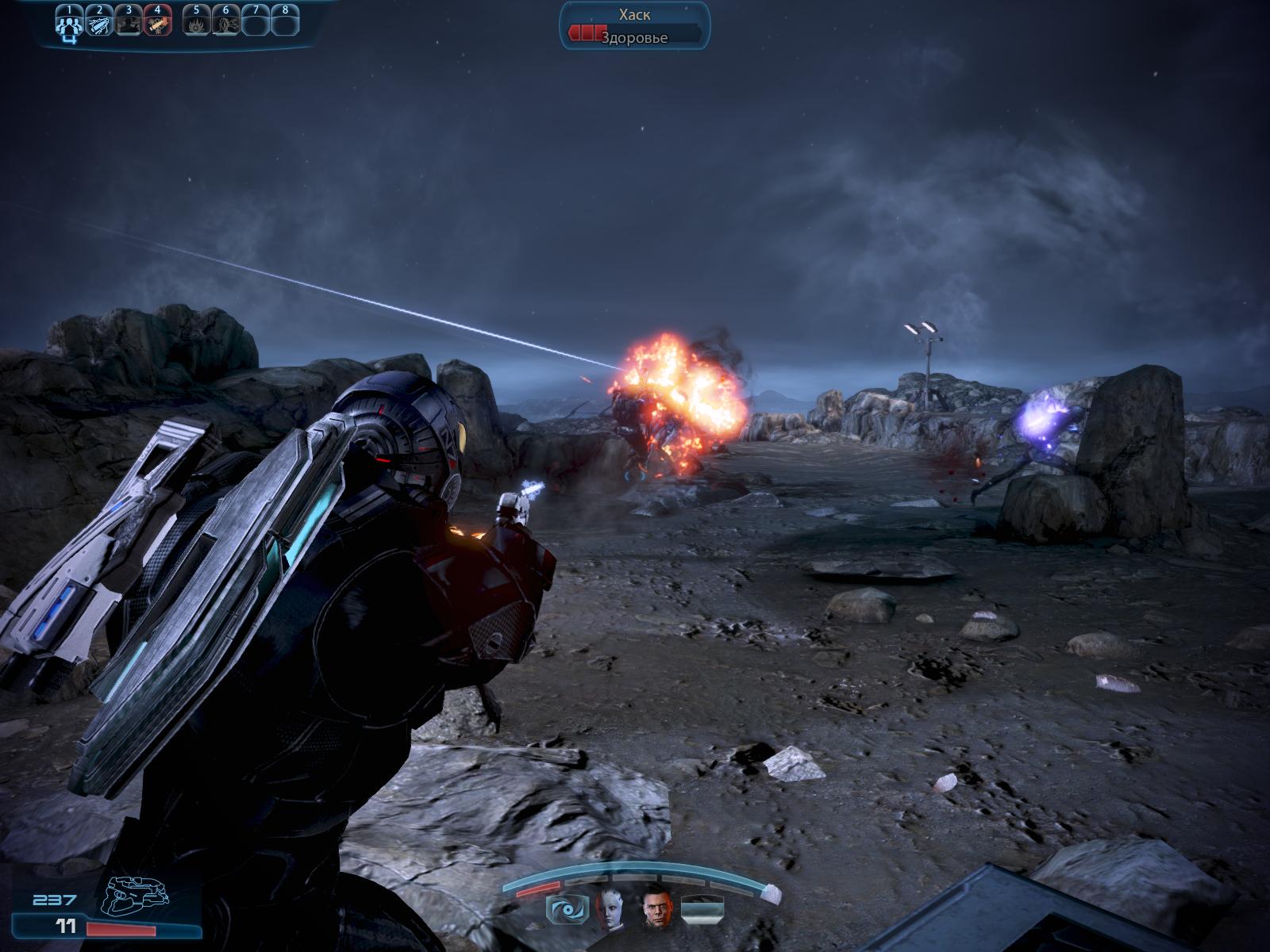This screenshot has width=1270, height=952.
Task: Select James's squad portrait
Action: coord(656,907)
